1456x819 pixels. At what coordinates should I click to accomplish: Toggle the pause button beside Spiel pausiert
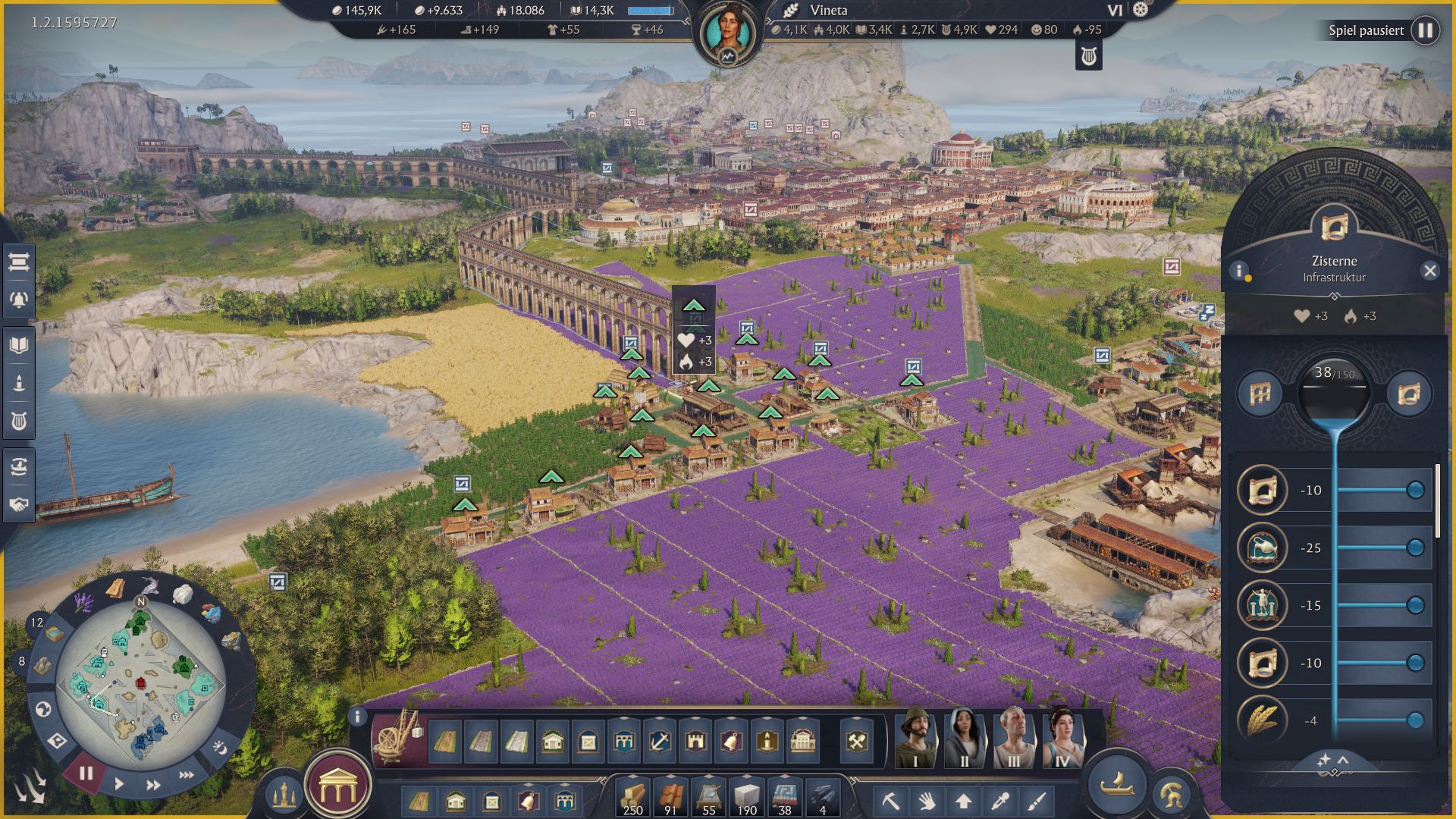point(1426,30)
